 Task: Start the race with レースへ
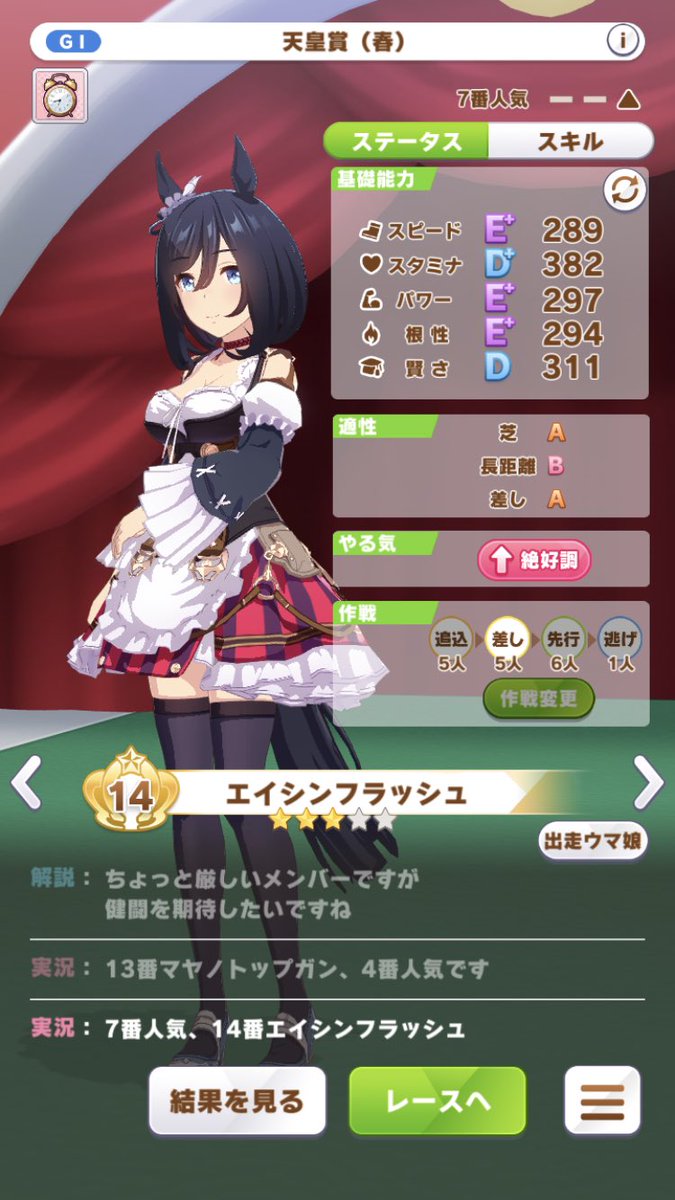(438, 1101)
